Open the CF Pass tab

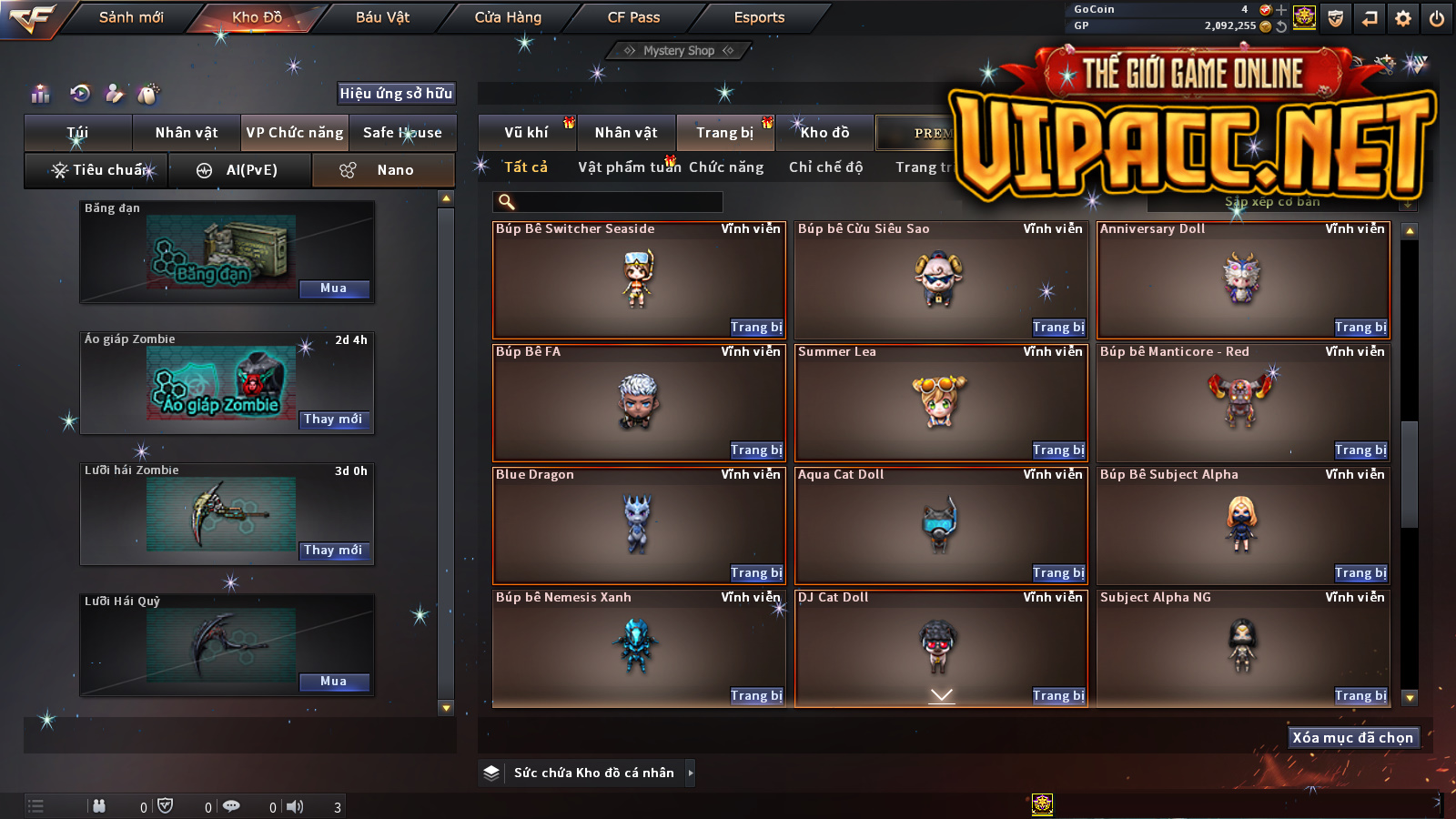pos(633,17)
